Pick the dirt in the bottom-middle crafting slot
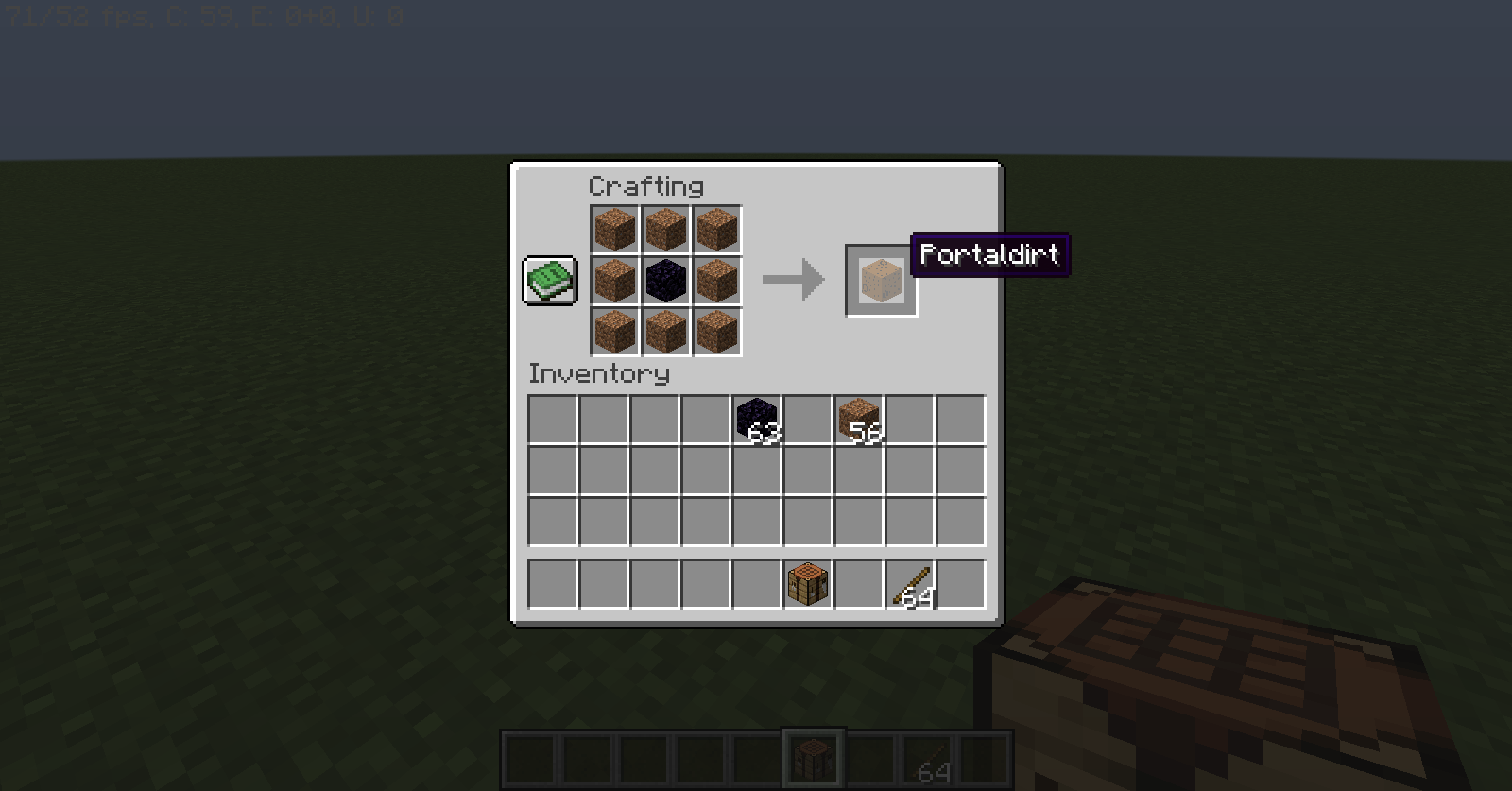 [x=665, y=329]
